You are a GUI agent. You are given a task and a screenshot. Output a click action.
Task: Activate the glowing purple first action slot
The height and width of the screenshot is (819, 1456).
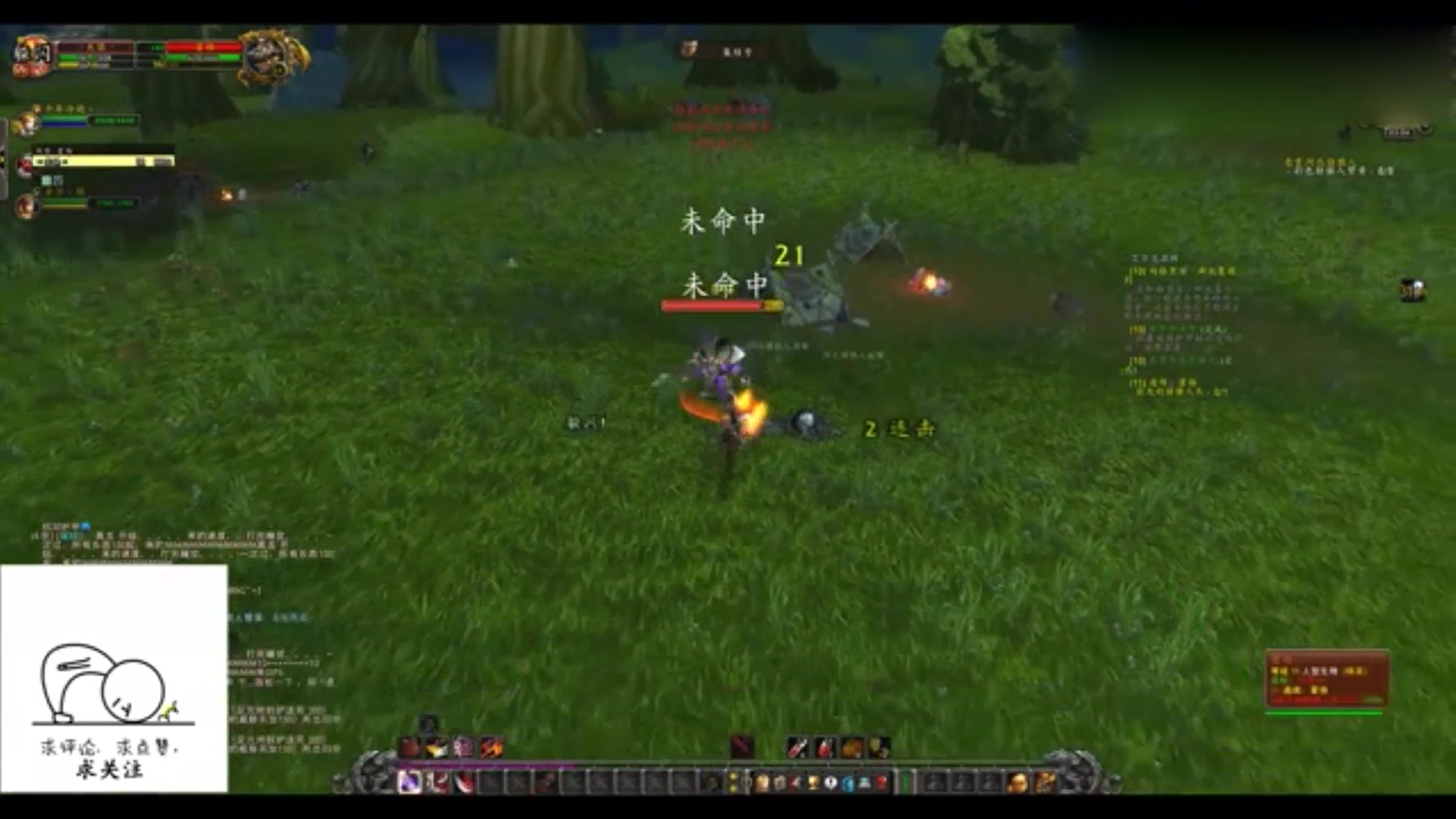[x=410, y=781]
